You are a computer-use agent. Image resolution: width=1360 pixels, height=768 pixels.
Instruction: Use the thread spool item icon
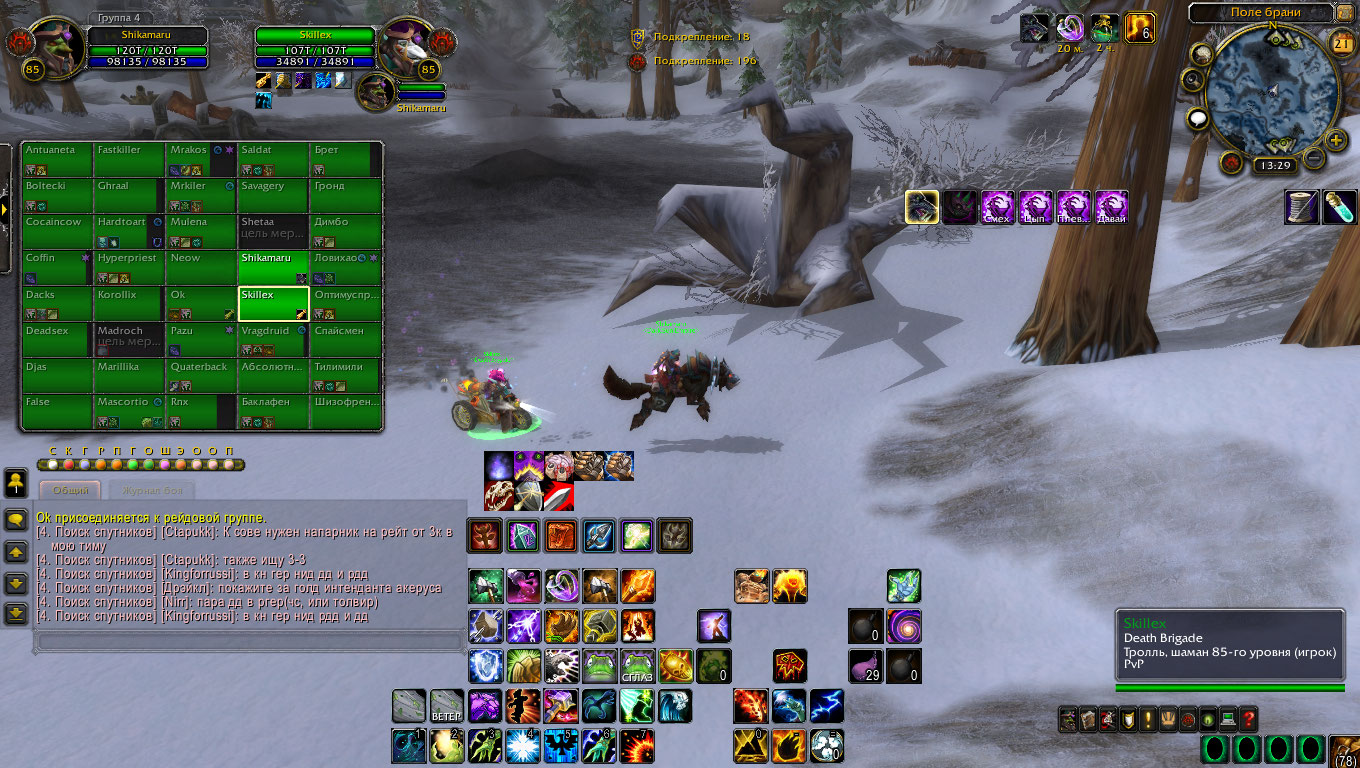point(1302,207)
